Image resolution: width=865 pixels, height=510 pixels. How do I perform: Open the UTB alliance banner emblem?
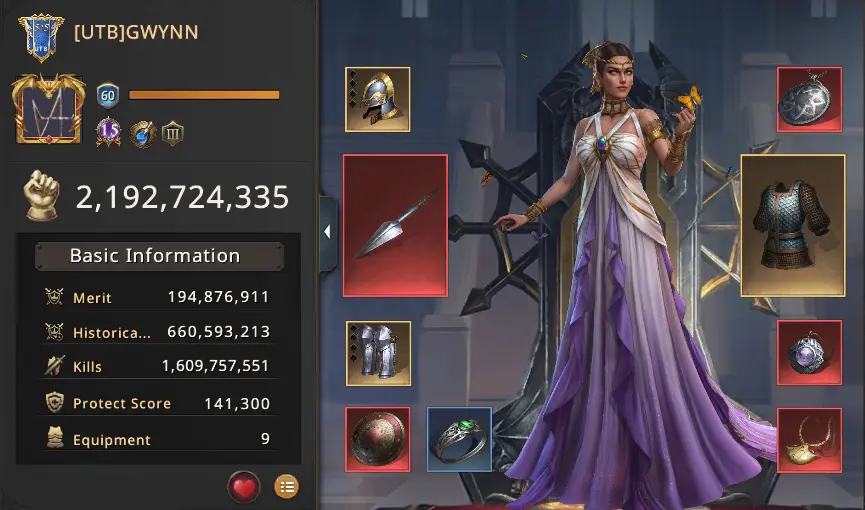pyautogui.click(x=41, y=37)
